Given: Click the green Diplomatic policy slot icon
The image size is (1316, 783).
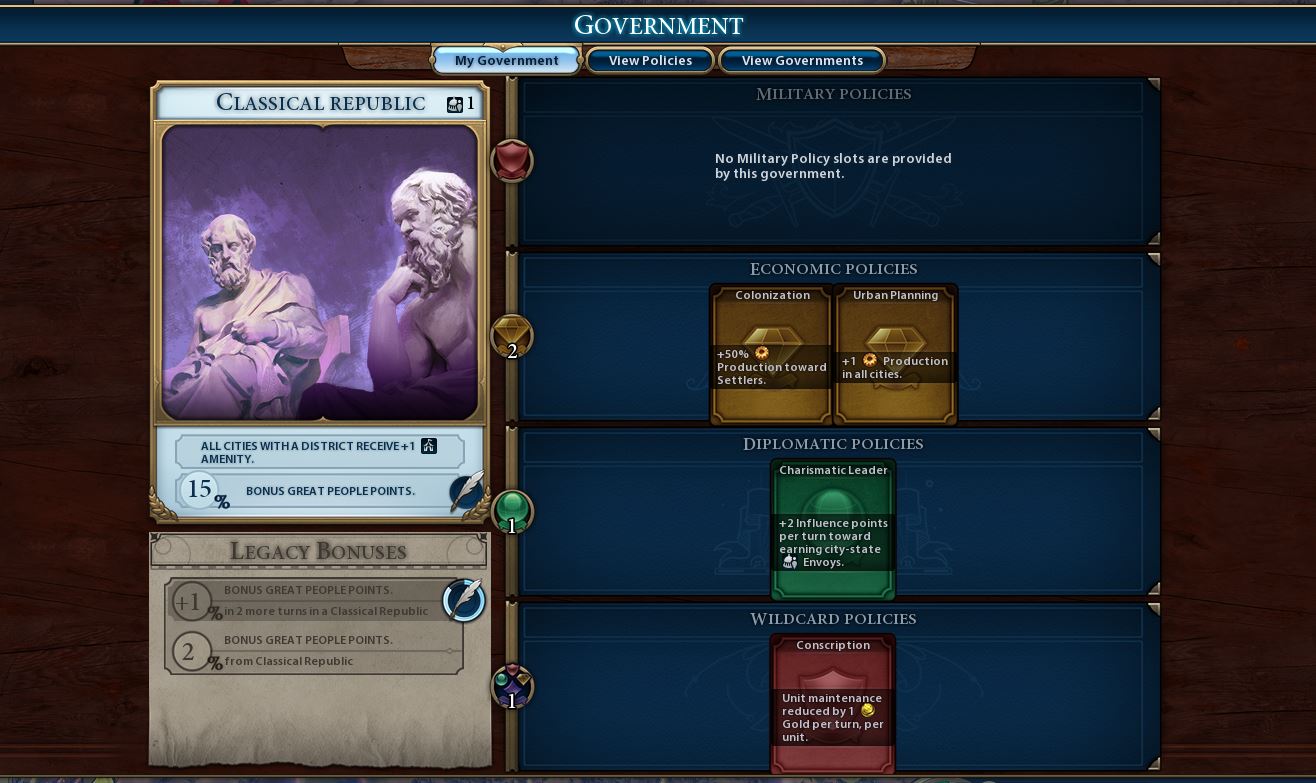Looking at the screenshot, I should pos(512,511).
